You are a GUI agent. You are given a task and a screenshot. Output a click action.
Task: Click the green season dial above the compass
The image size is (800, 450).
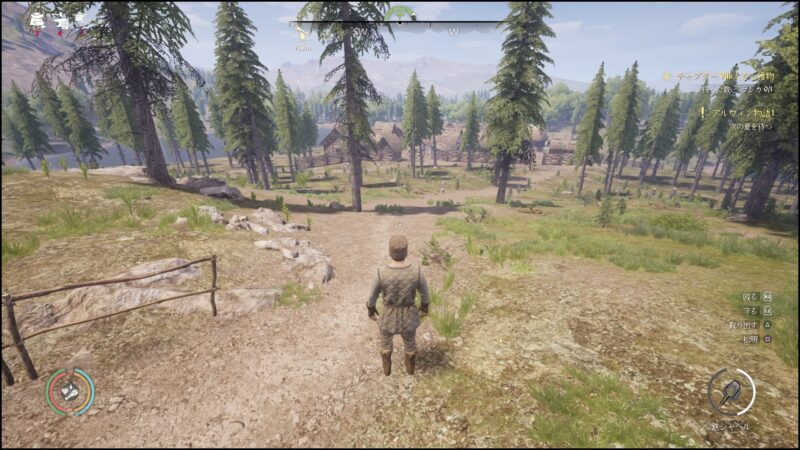pyautogui.click(x=400, y=13)
